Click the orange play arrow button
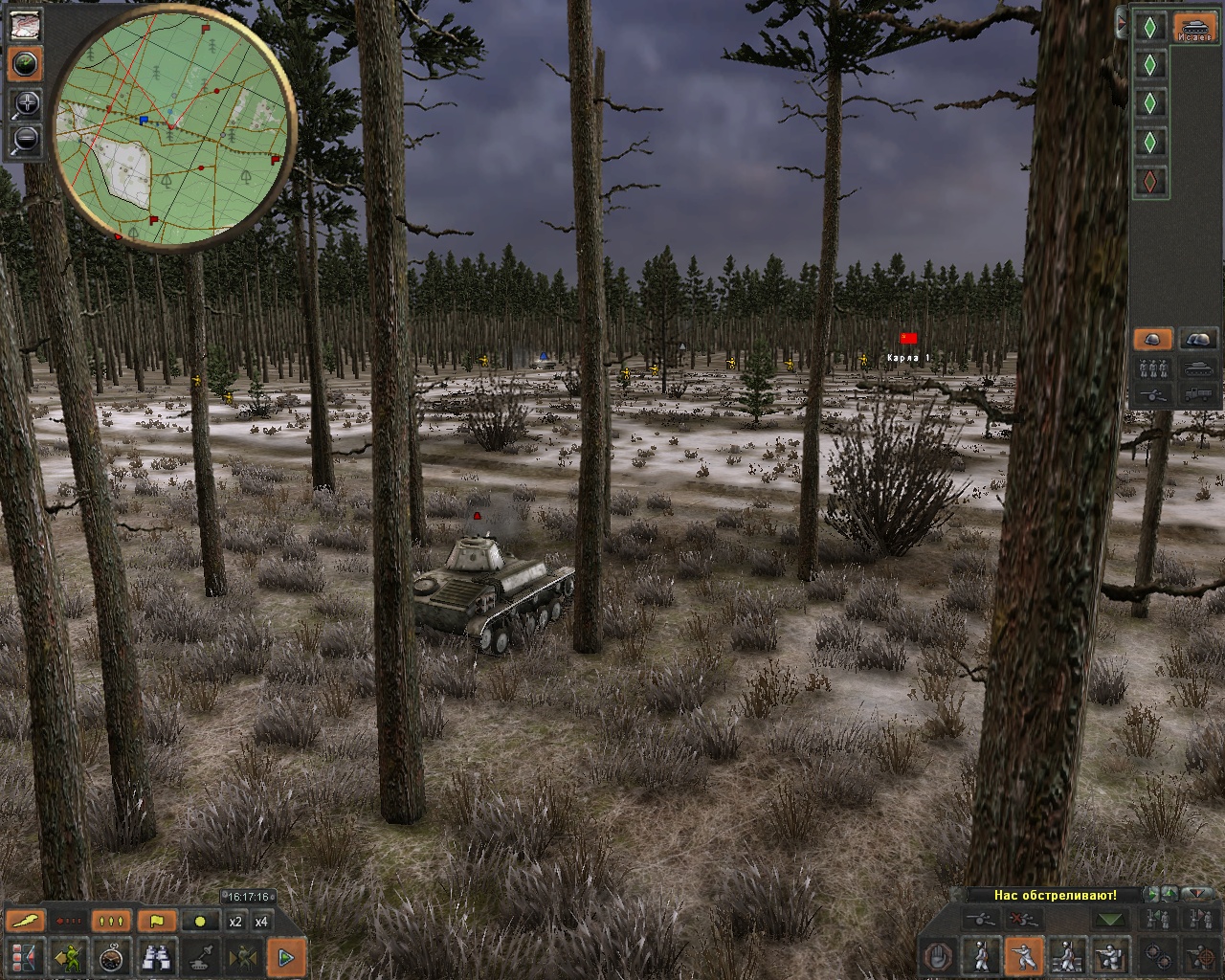The image size is (1225, 980). point(285,956)
